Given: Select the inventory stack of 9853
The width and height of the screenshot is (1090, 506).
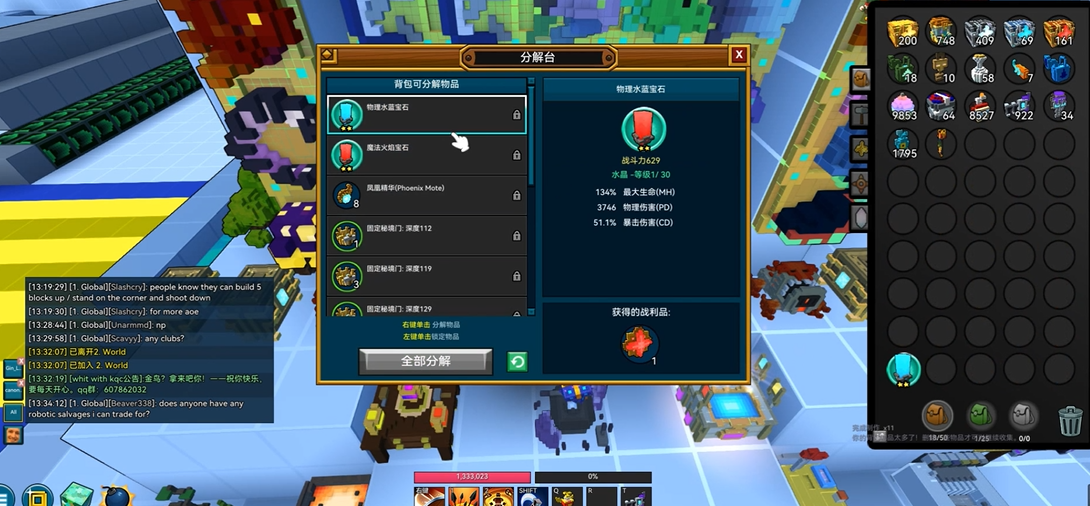Looking at the screenshot, I should click(903, 107).
